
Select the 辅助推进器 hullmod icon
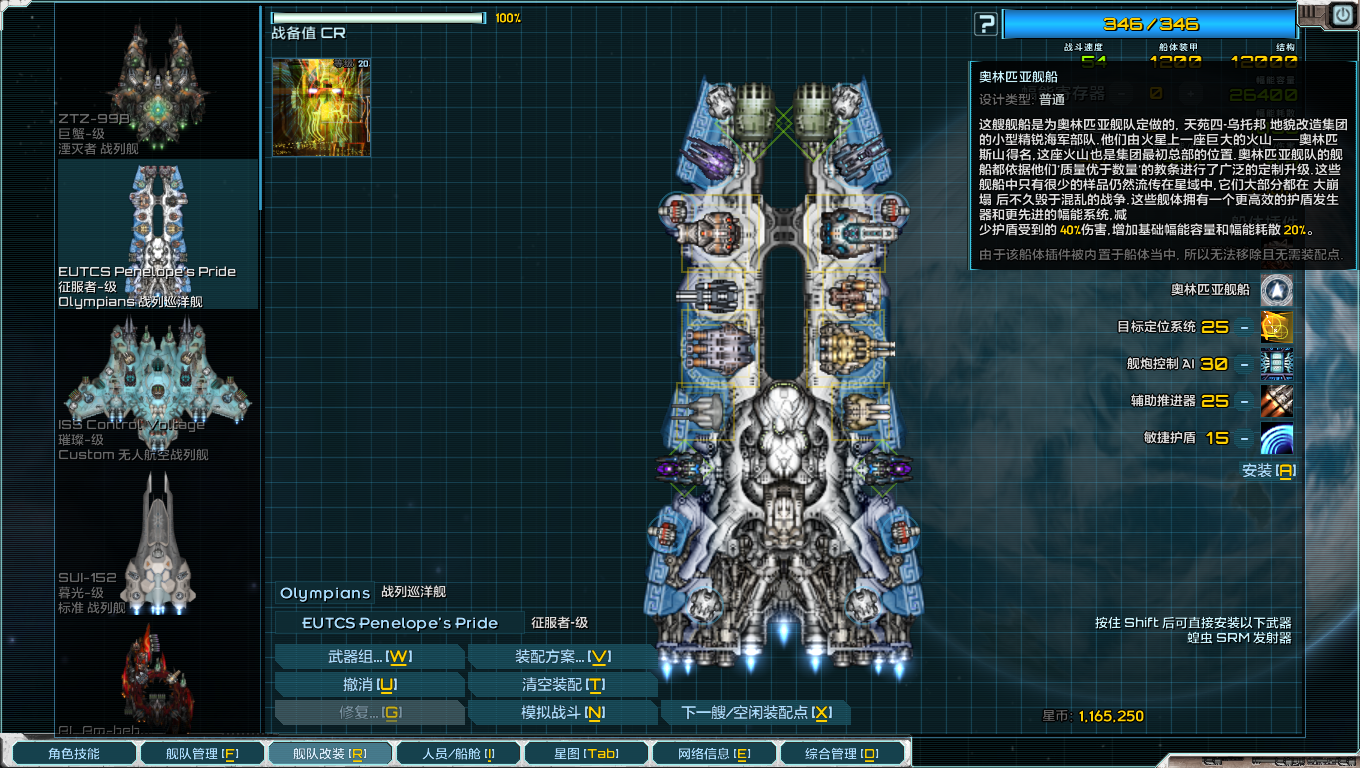(1278, 401)
